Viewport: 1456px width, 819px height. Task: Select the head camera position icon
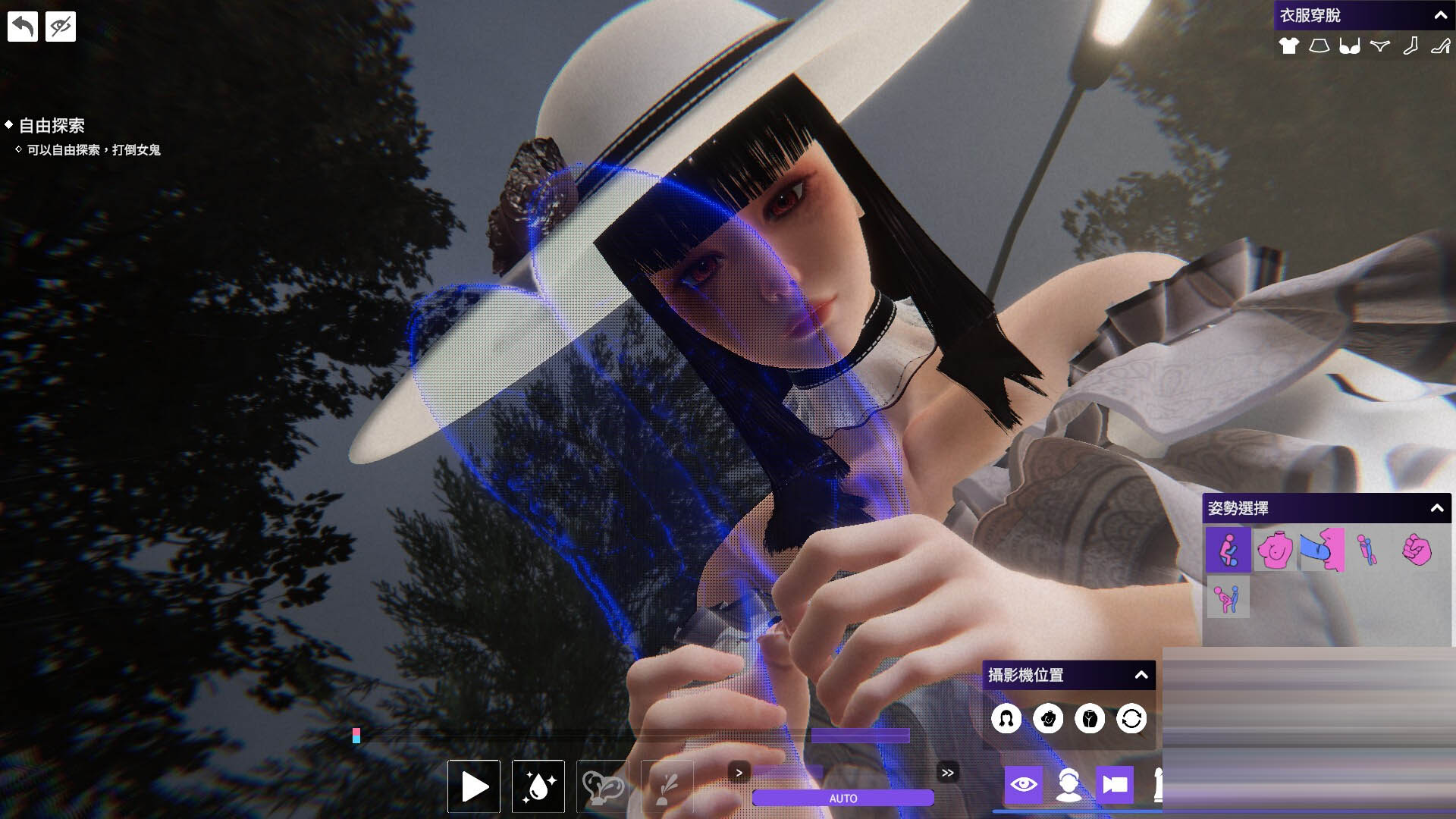[1006, 718]
